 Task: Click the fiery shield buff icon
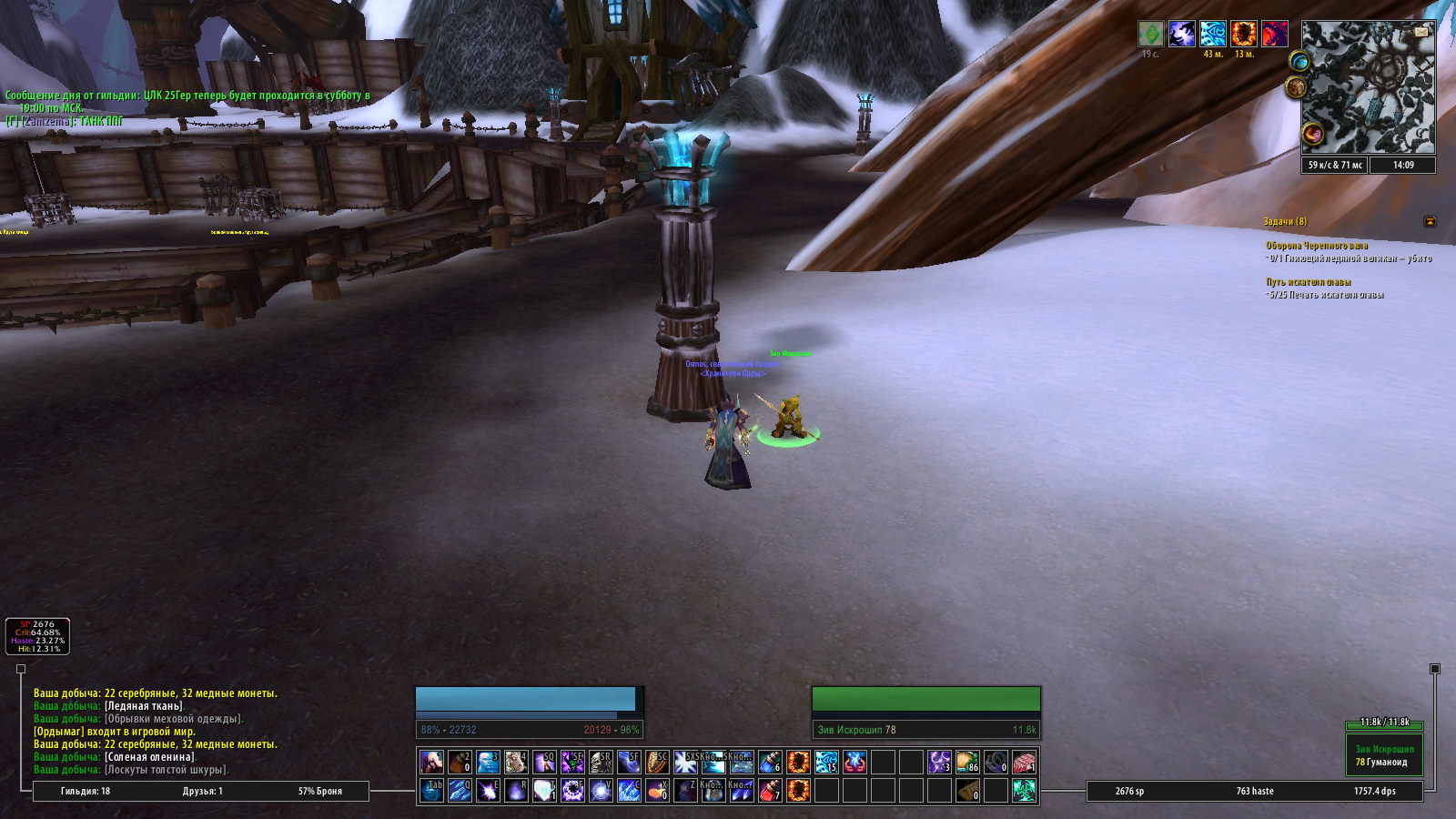(x=1243, y=34)
